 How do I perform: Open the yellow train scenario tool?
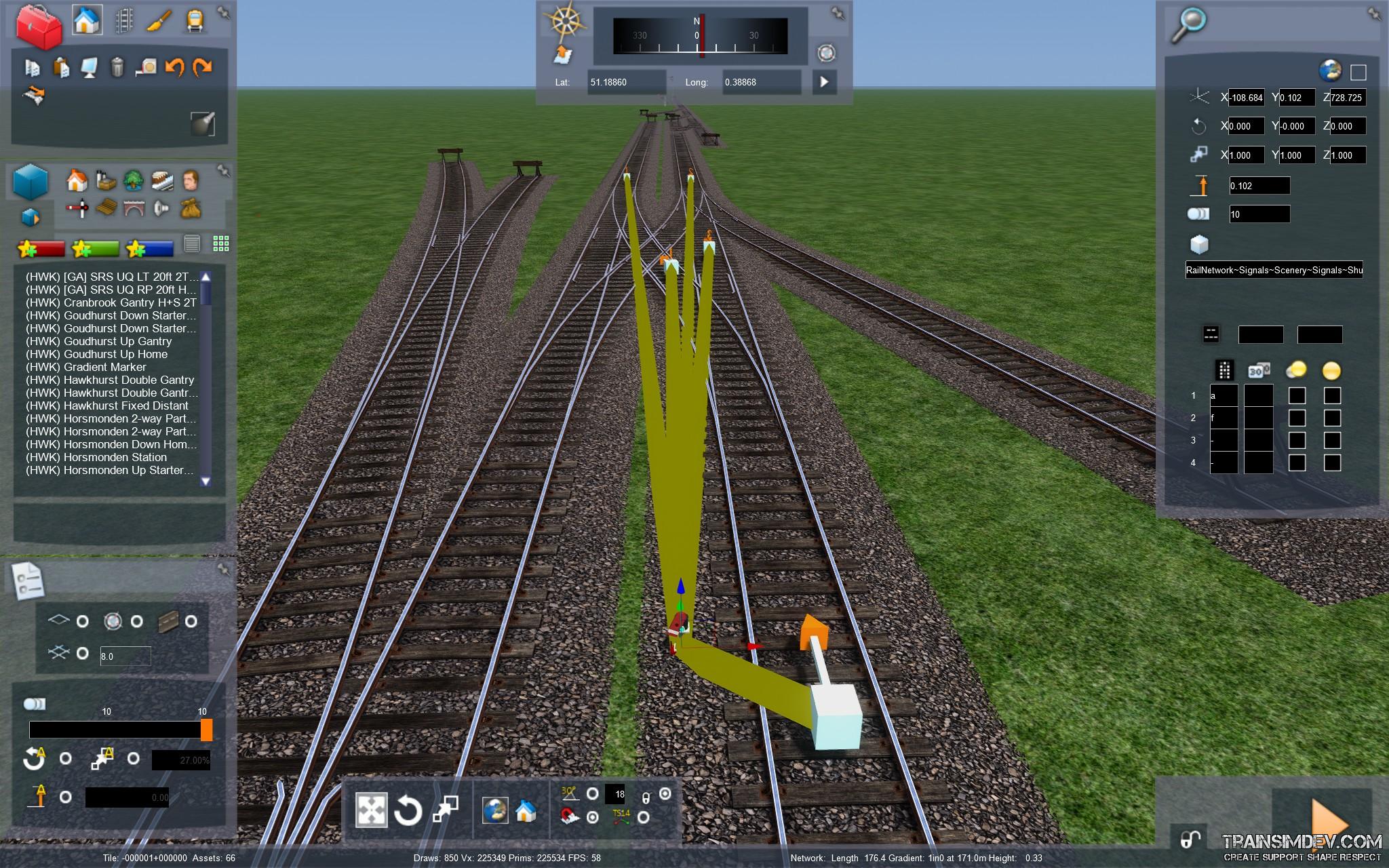[195, 21]
